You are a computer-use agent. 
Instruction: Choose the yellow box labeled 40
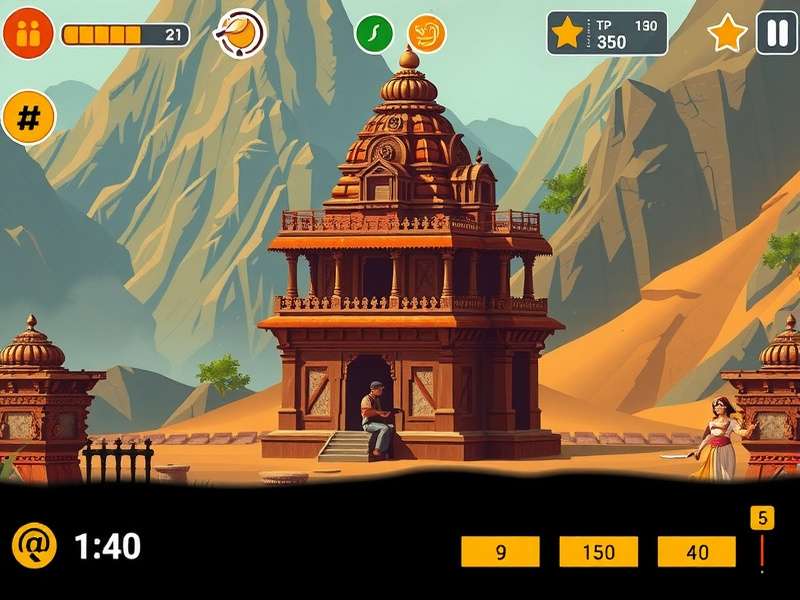(x=697, y=551)
